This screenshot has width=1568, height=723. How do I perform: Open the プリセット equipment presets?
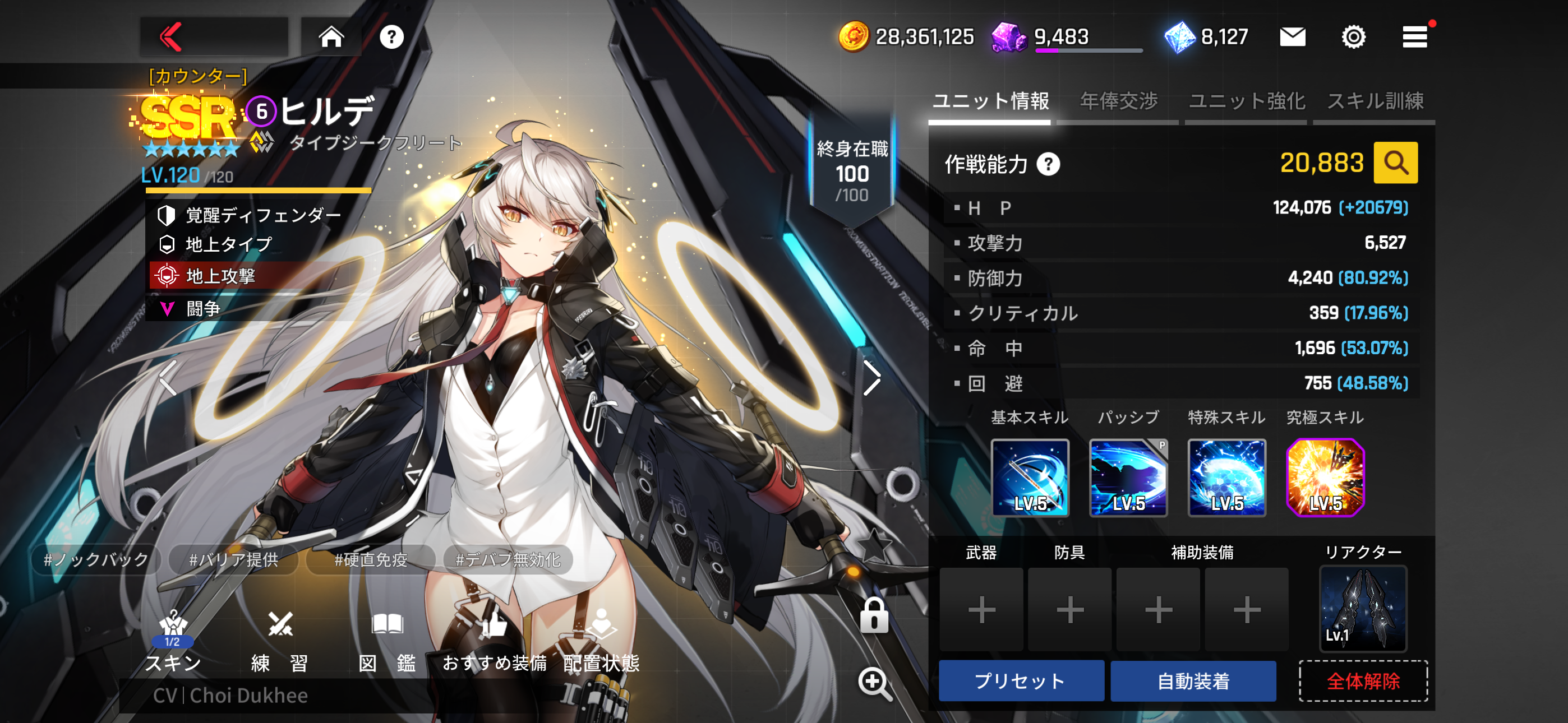pos(1021,681)
